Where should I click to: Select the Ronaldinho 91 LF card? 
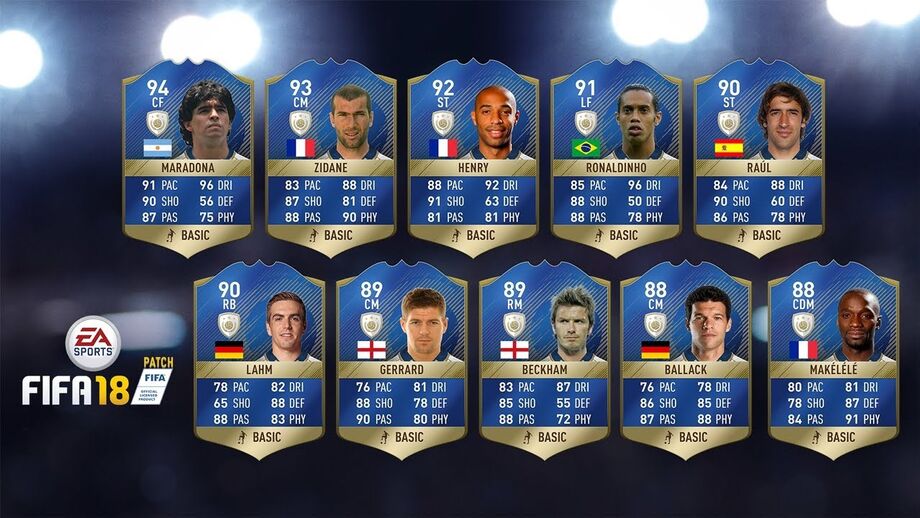pyautogui.click(x=616, y=155)
